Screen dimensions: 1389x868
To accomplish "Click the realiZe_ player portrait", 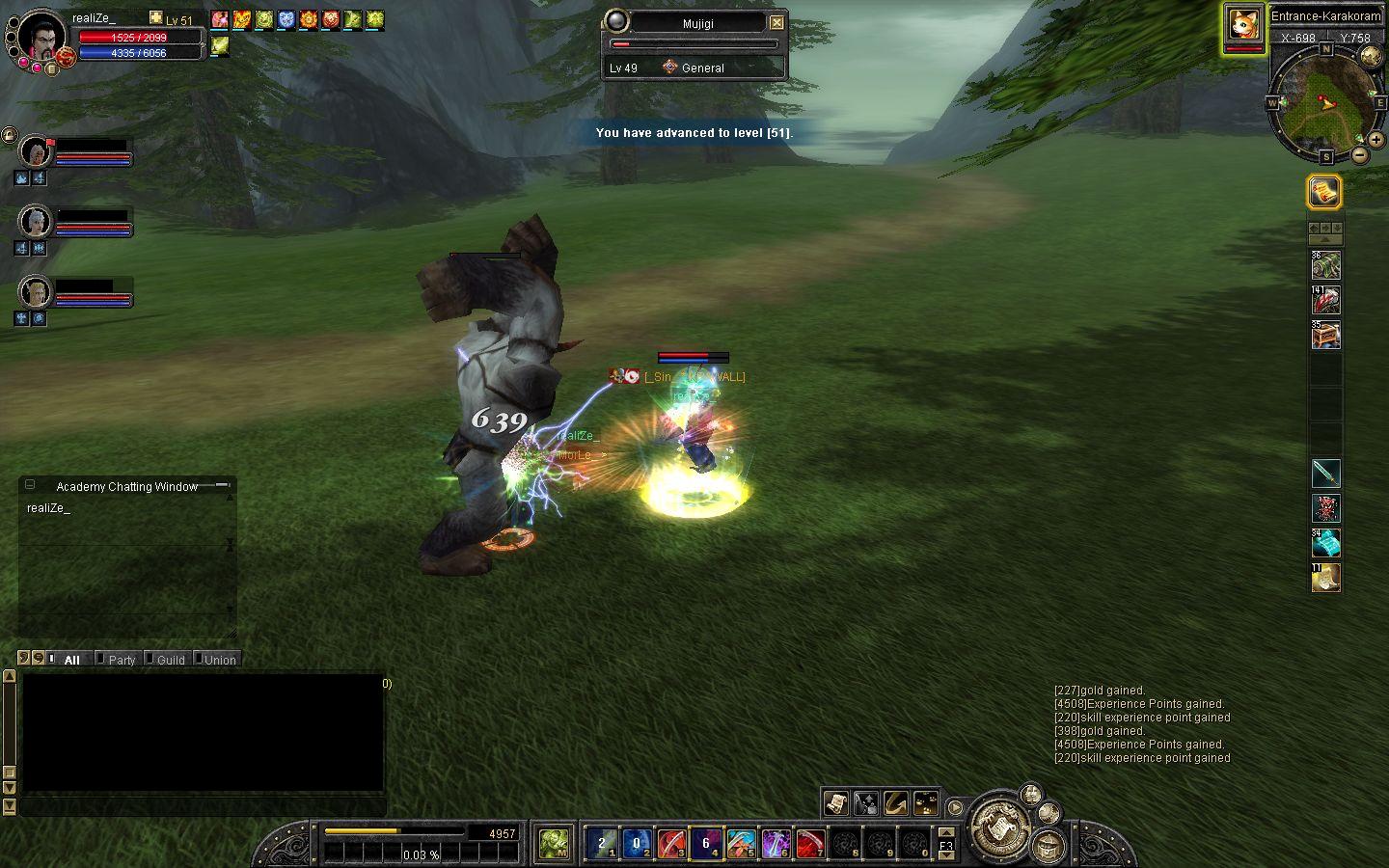I will point(41,37).
